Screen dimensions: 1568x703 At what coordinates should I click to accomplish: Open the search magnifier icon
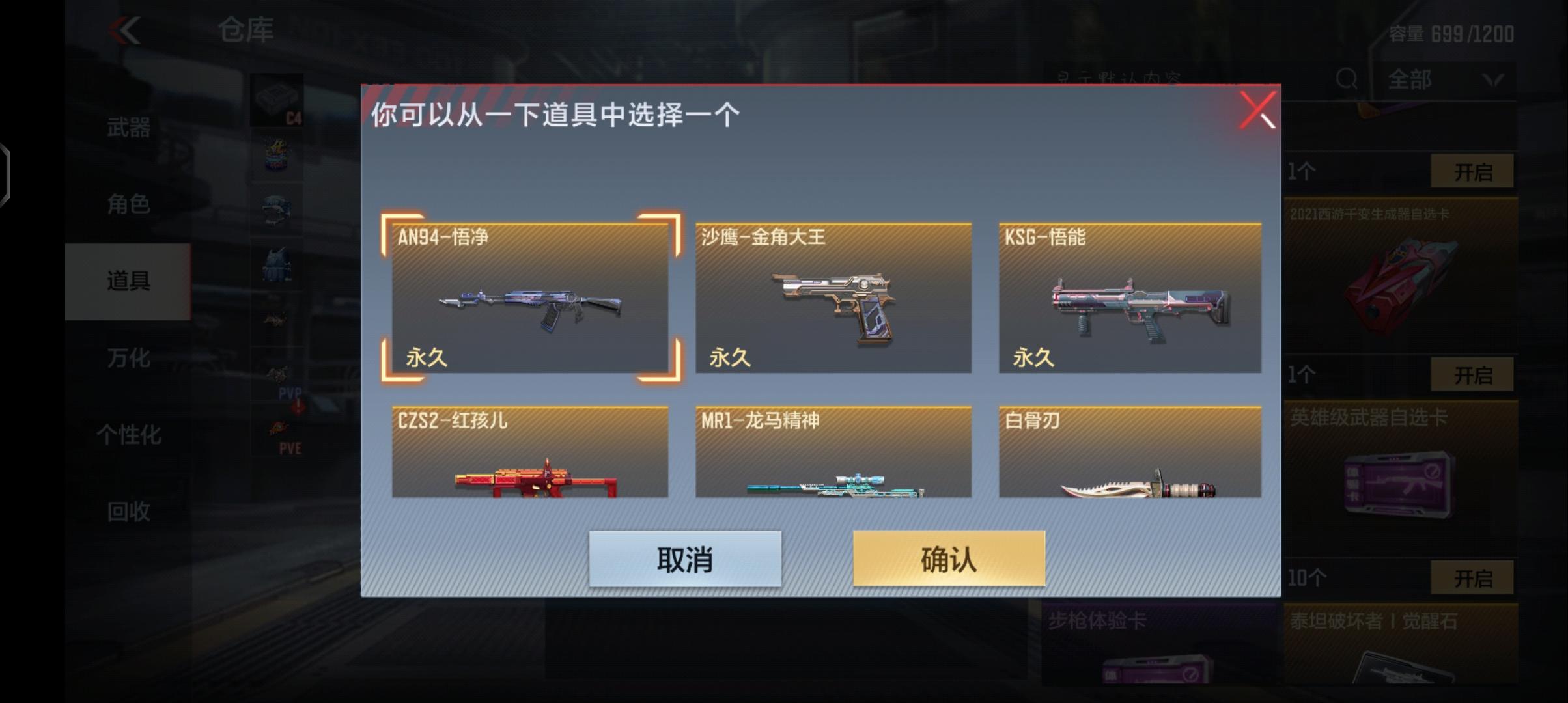pos(1345,79)
